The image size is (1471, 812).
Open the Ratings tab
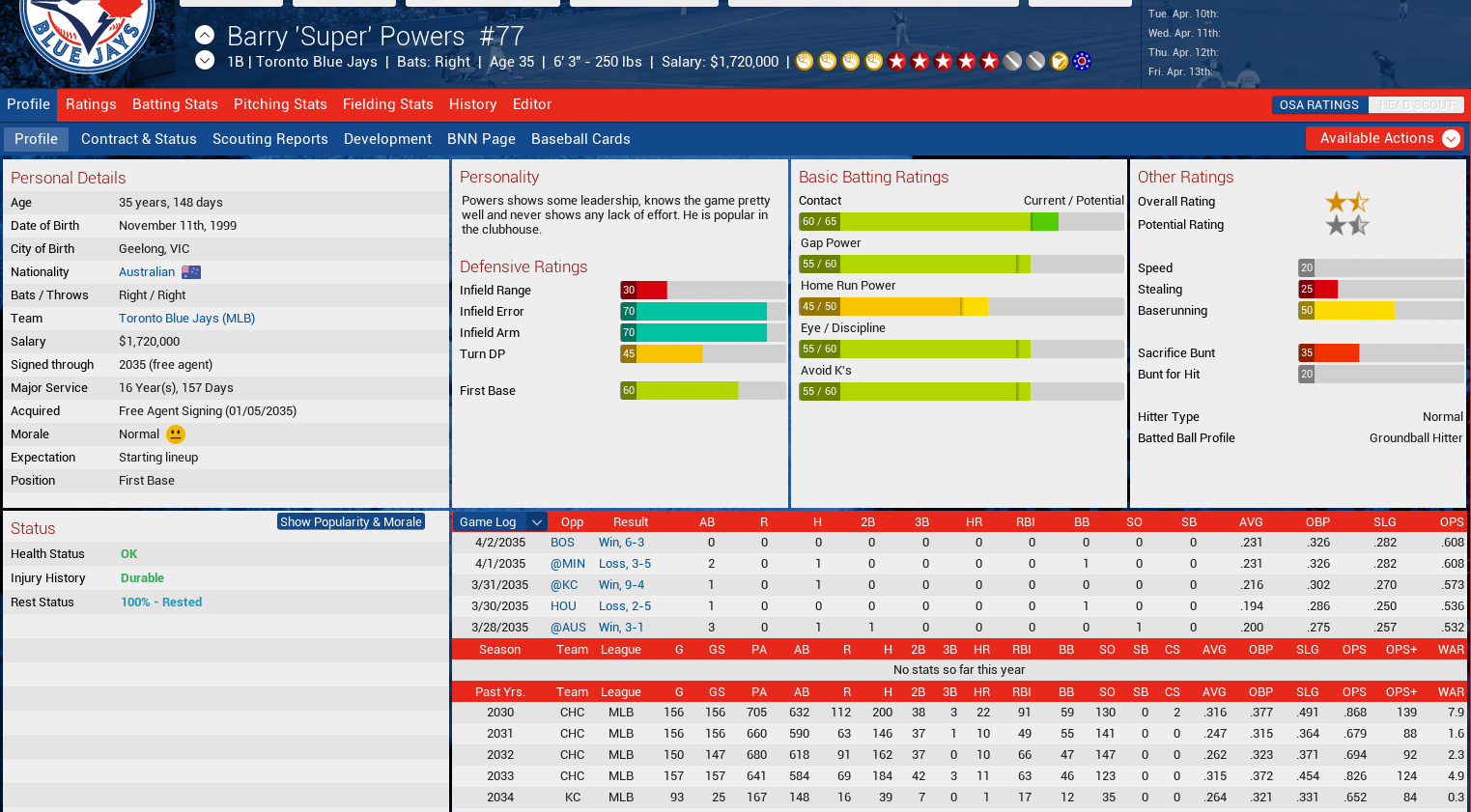[91, 104]
